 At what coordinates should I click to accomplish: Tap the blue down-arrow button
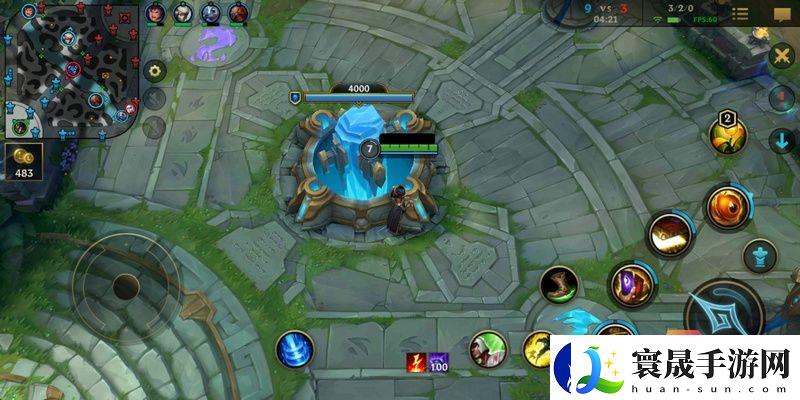[782, 140]
